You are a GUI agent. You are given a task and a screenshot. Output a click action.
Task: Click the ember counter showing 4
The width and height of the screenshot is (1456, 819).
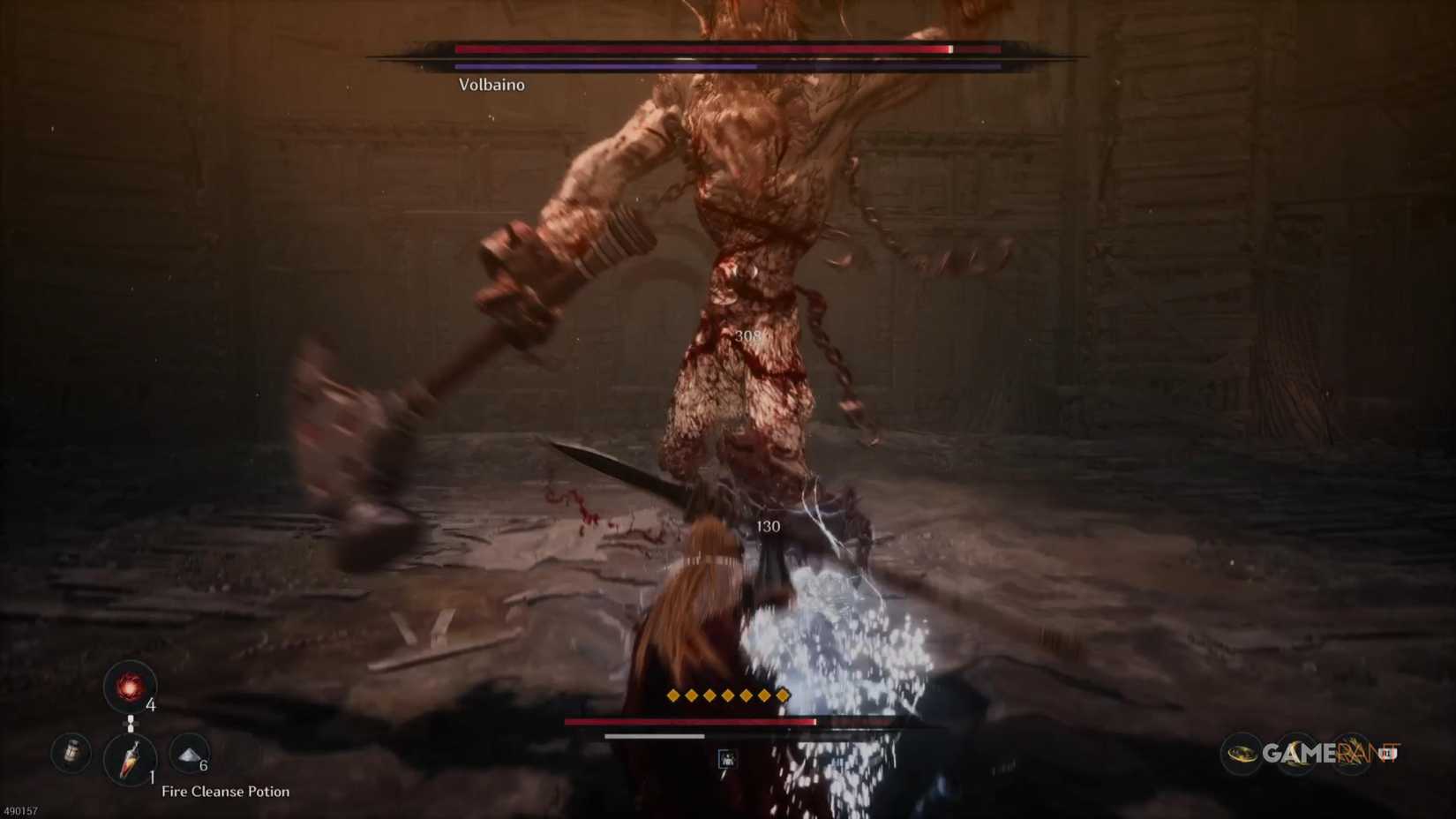coord(151,705)
